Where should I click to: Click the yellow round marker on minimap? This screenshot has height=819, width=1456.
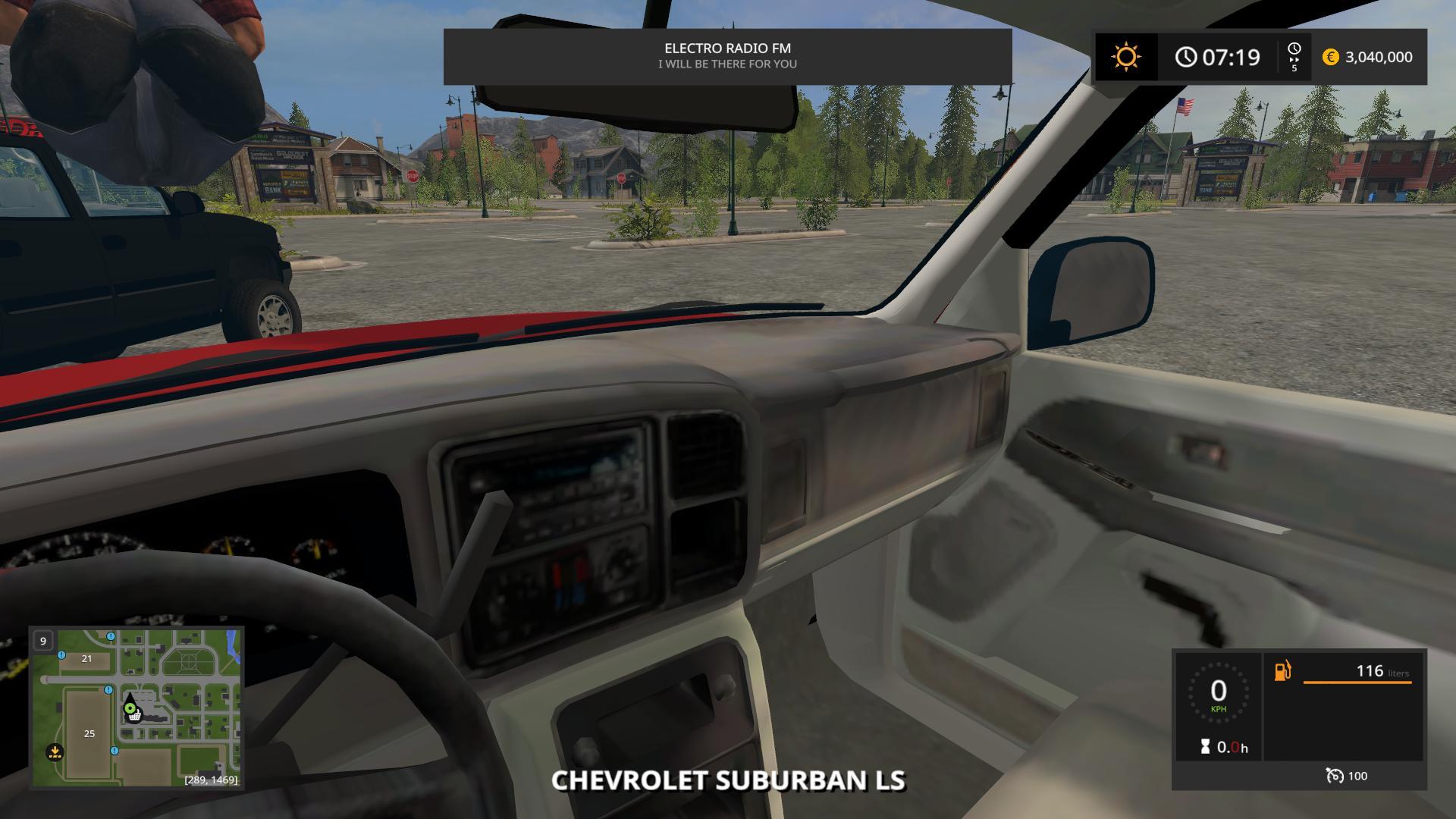point(55,752)
